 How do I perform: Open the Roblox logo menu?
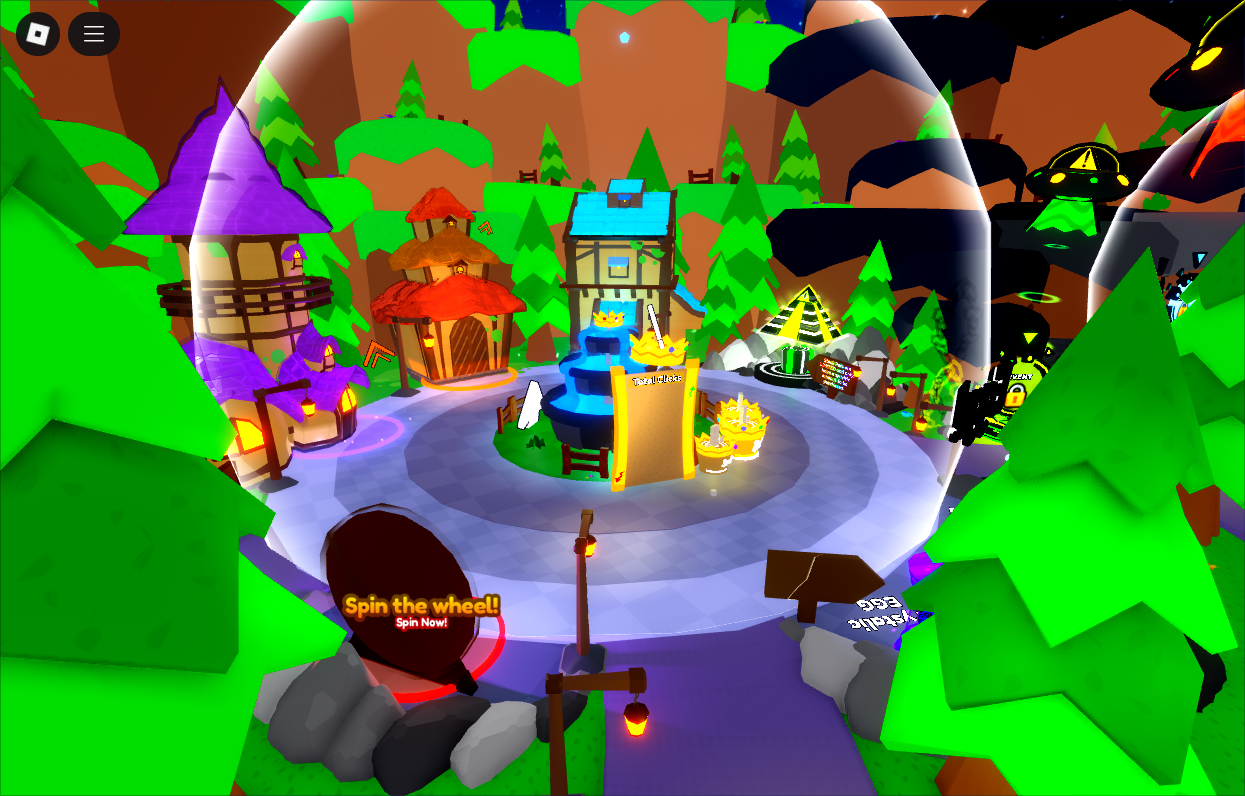pyautogui.click(x=38, y=34)
